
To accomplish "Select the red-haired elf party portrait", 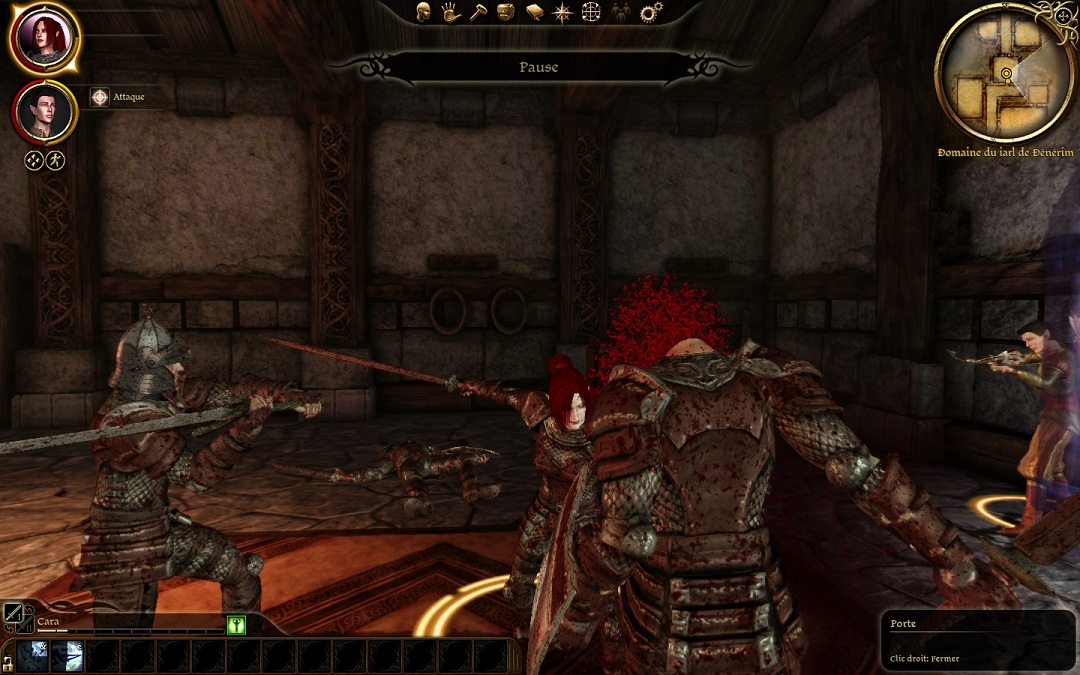I will tap(44, 38).
